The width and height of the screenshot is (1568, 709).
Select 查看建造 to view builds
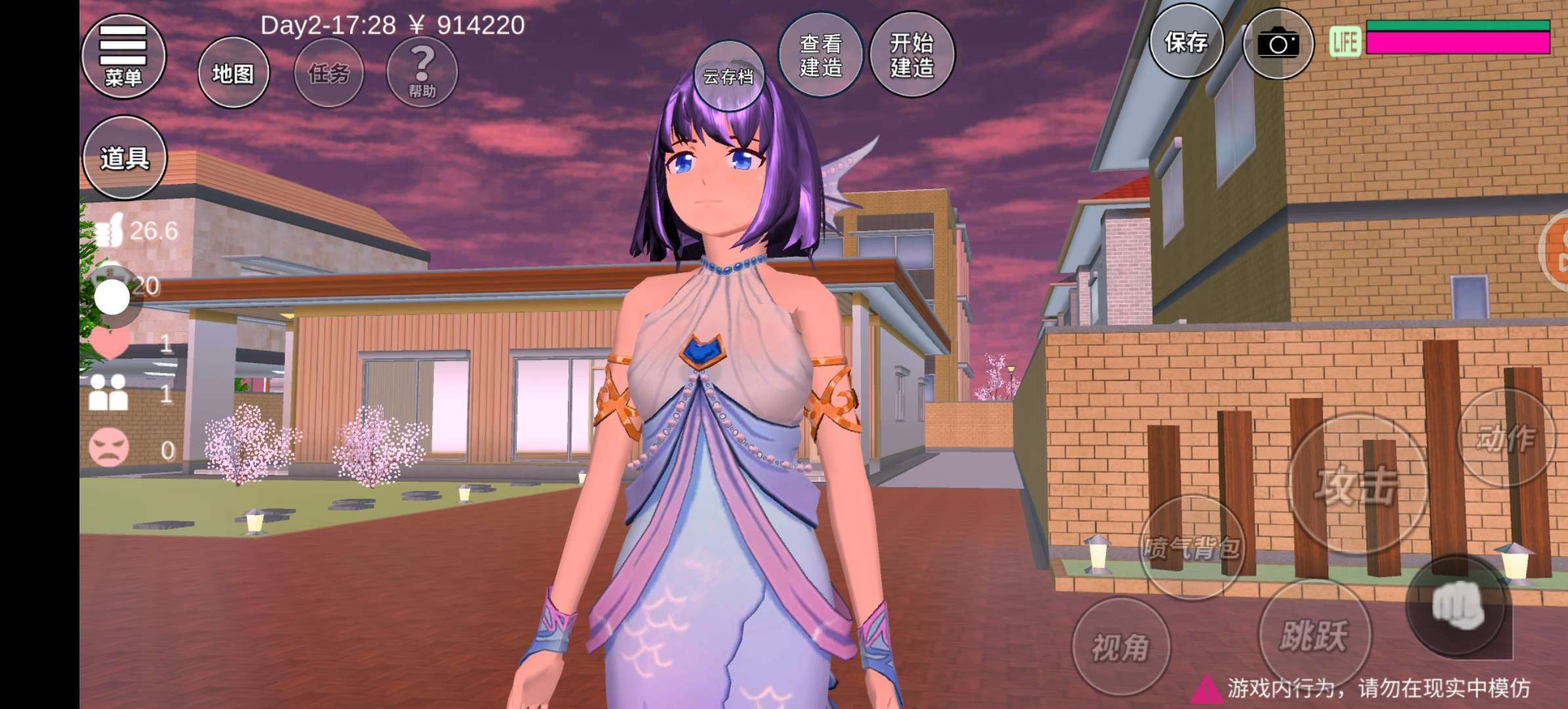click(820, 55)
